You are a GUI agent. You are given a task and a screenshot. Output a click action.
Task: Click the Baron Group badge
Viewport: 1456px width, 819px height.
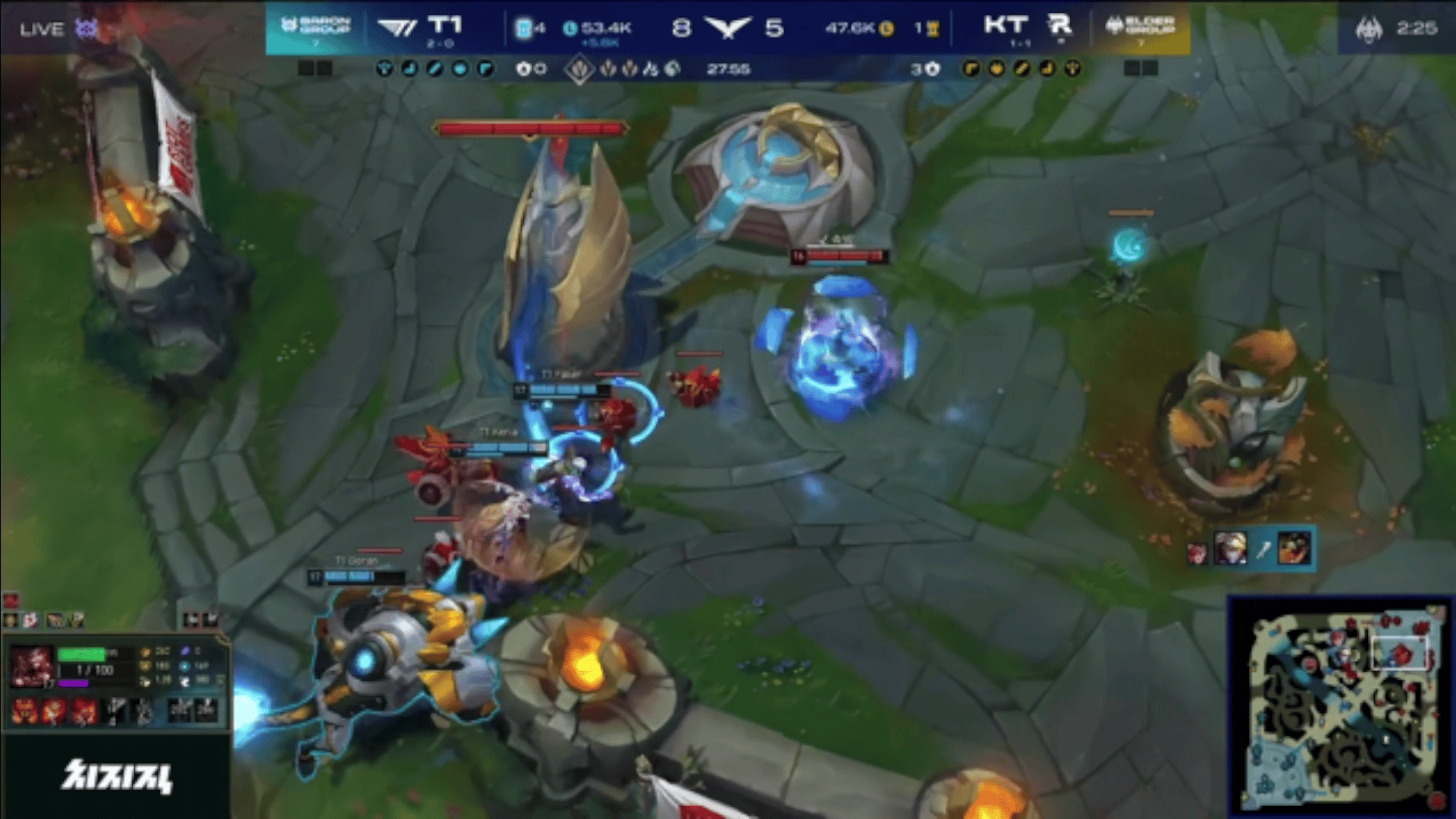316,28
